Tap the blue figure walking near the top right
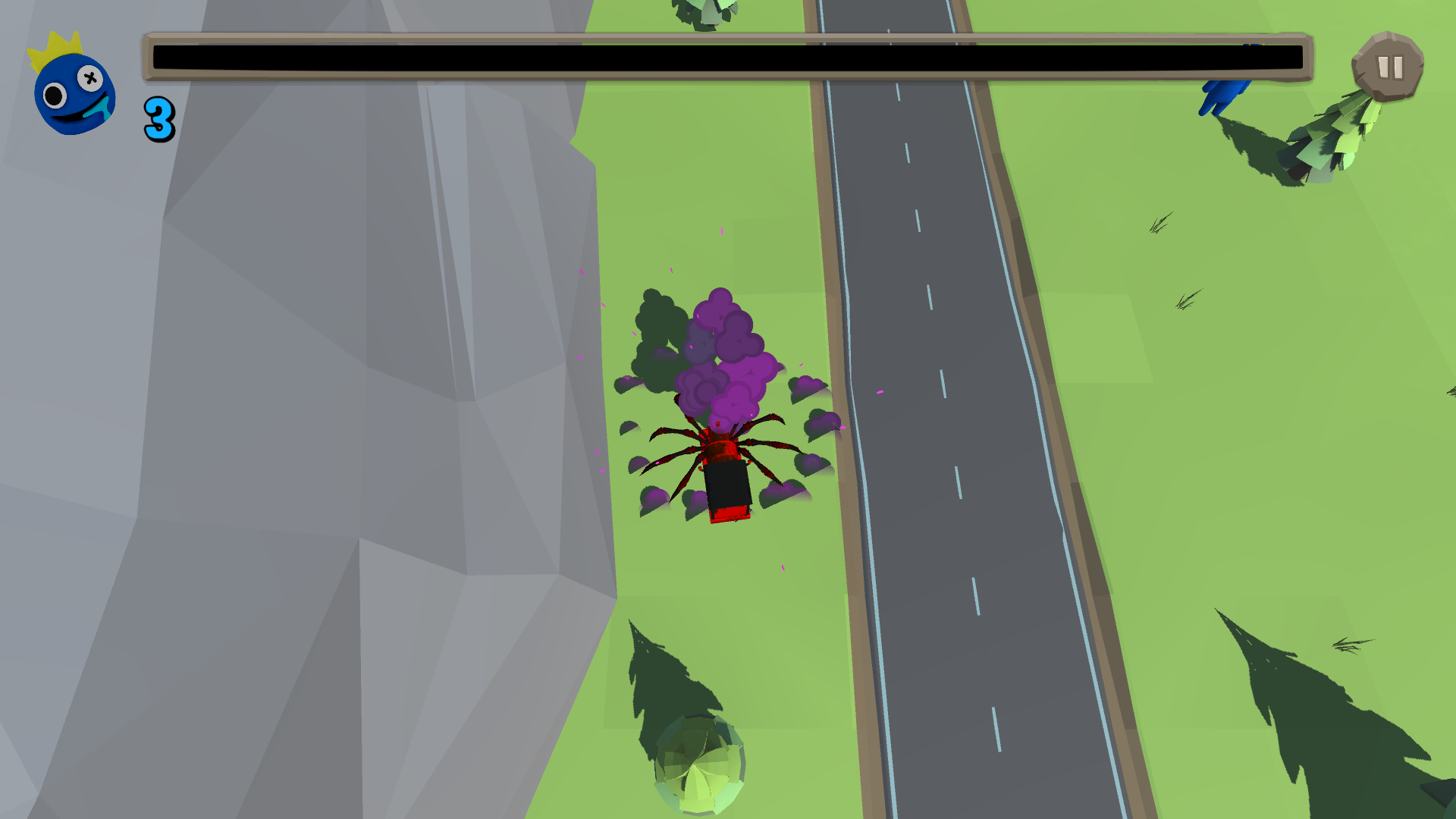 click(1222, 95)
